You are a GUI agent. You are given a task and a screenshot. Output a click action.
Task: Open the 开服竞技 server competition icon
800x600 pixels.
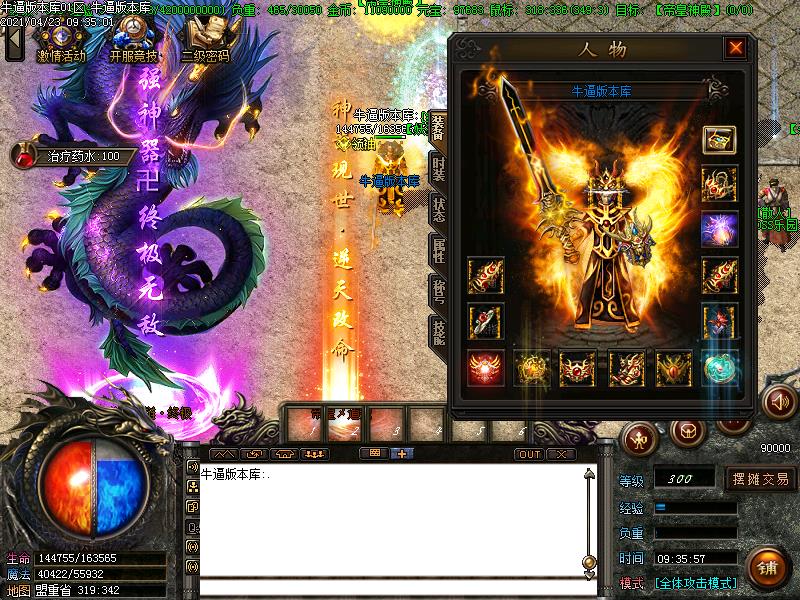pyautogui.click(x=134, y=41)
